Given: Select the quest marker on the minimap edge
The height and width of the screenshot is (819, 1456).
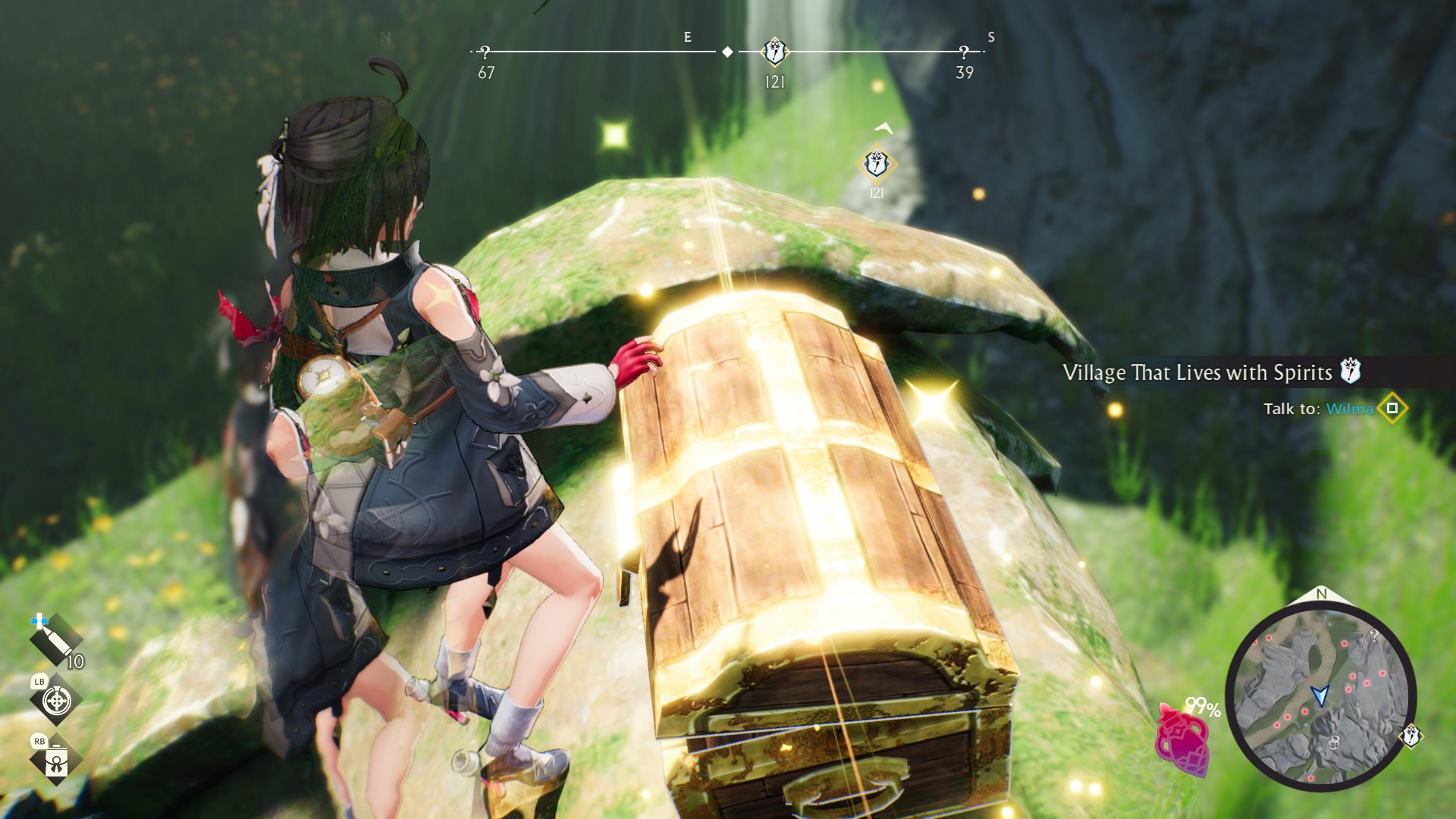Looking at the screenshot, I should point(1410,736).
